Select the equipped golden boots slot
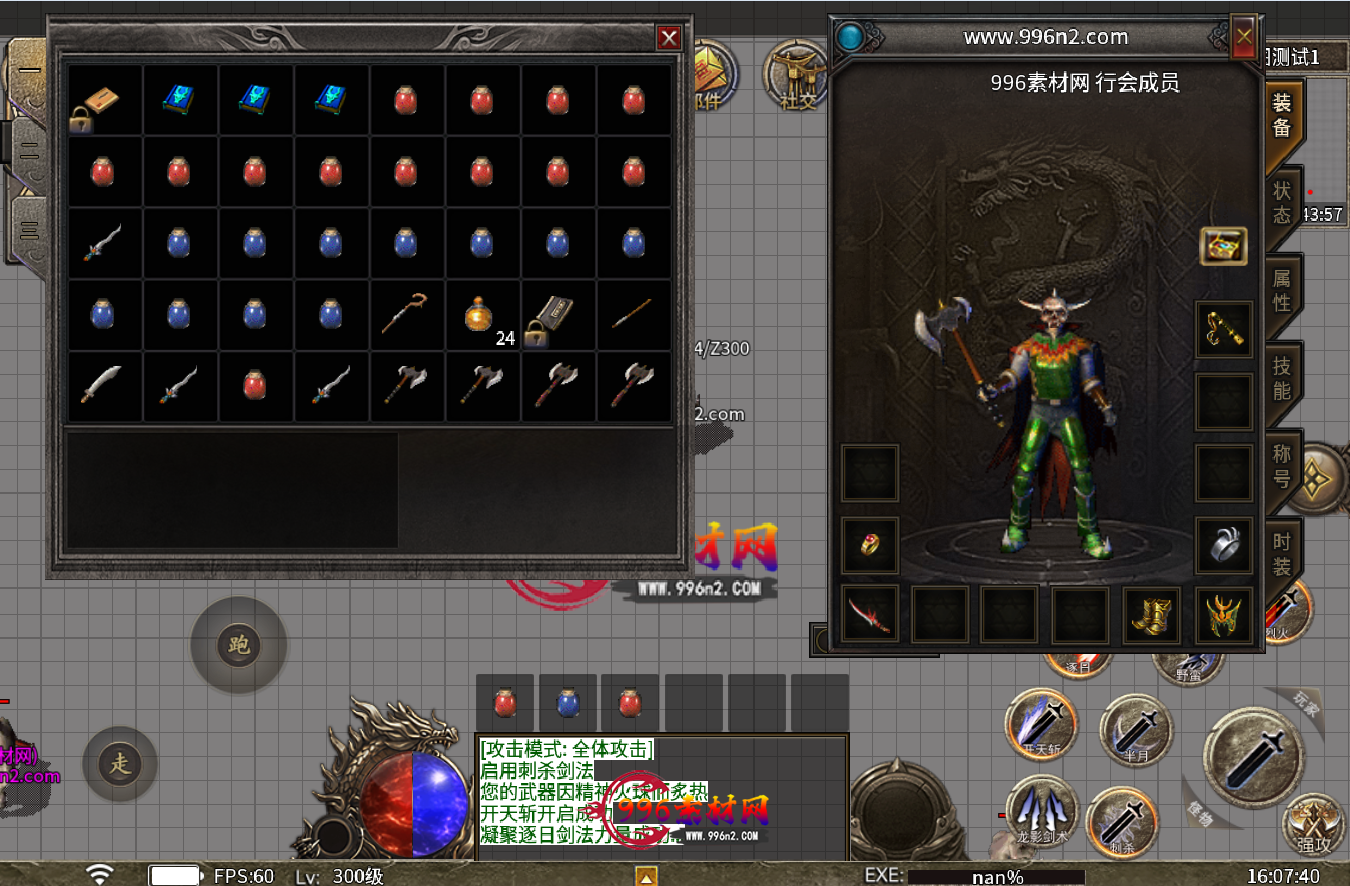1350x886 pixels. [x=1151, y=615]
